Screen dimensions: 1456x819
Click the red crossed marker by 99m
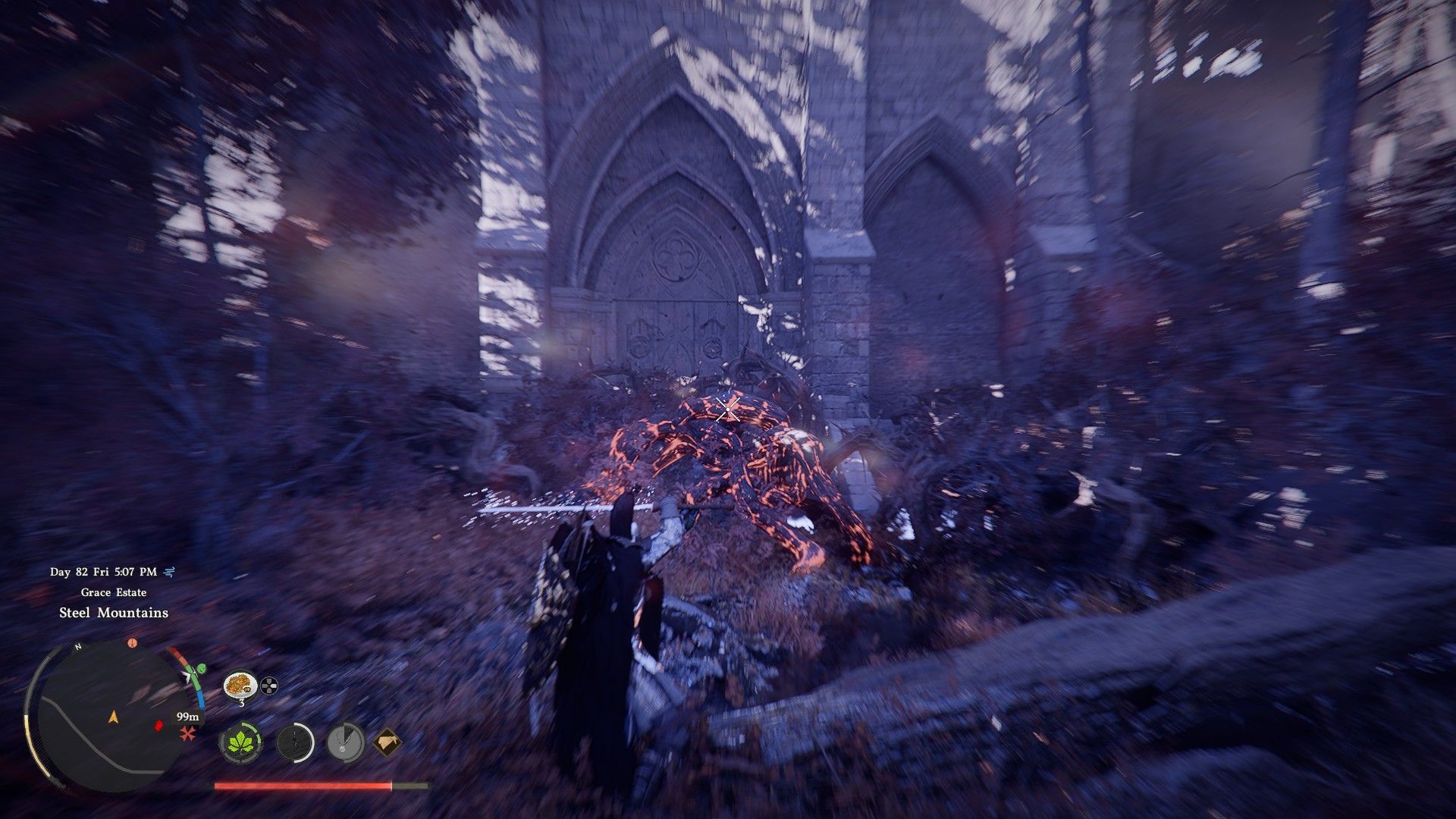187,733
